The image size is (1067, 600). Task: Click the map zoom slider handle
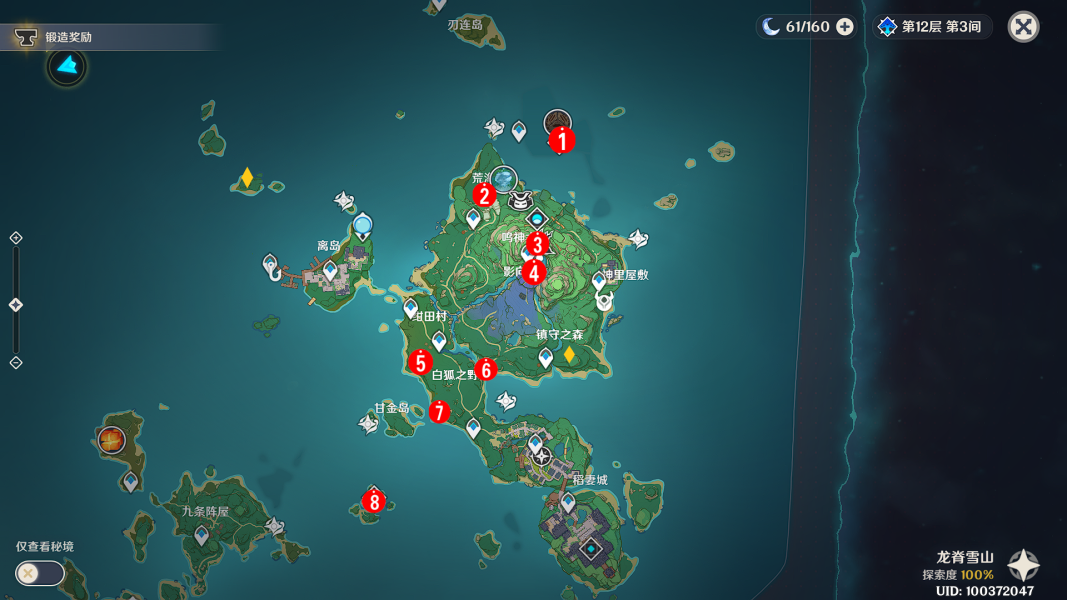16,305
